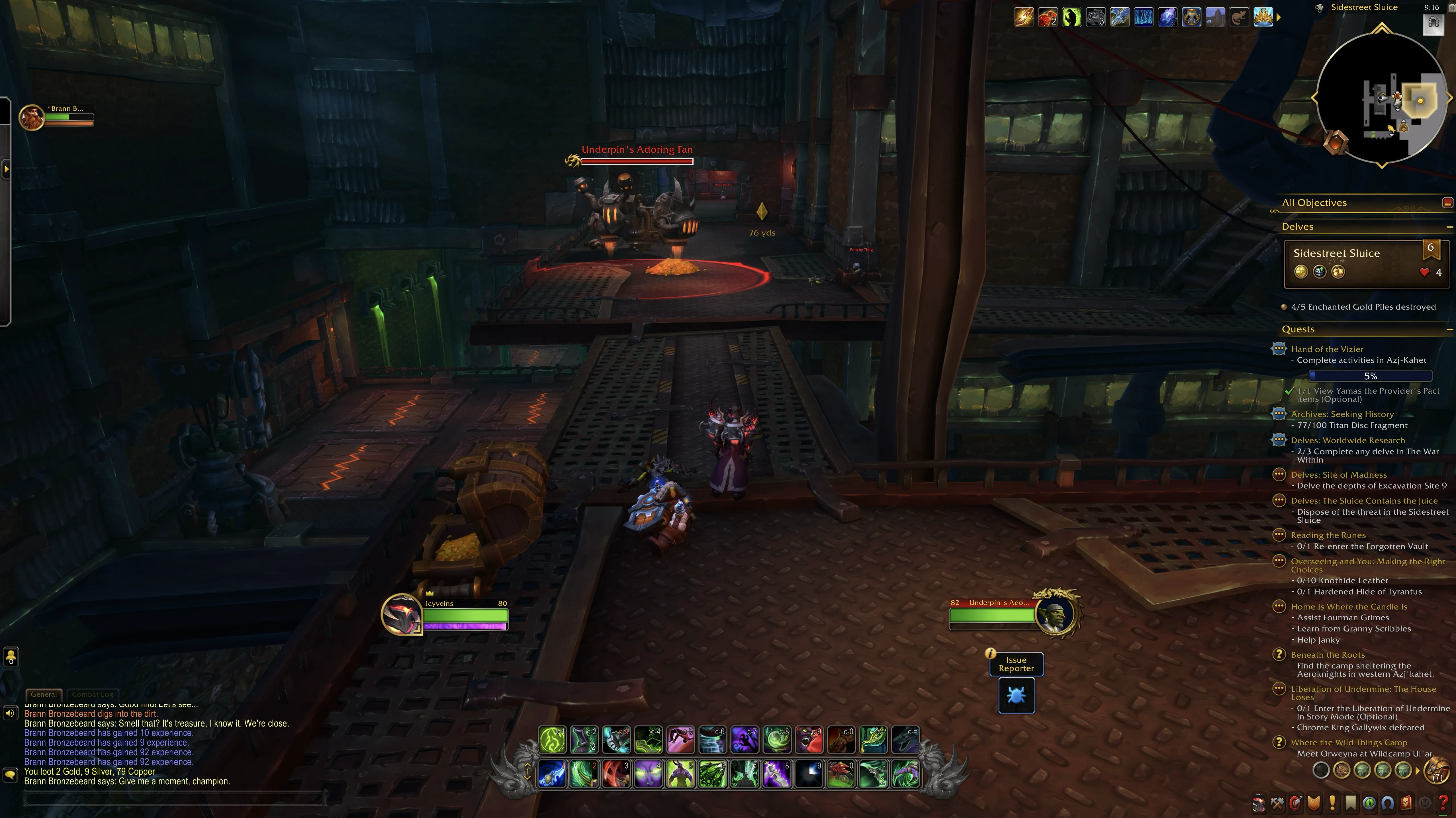Open the Guild shield micro button
The image size is (1456, 818).
(x=1314, y=803)
